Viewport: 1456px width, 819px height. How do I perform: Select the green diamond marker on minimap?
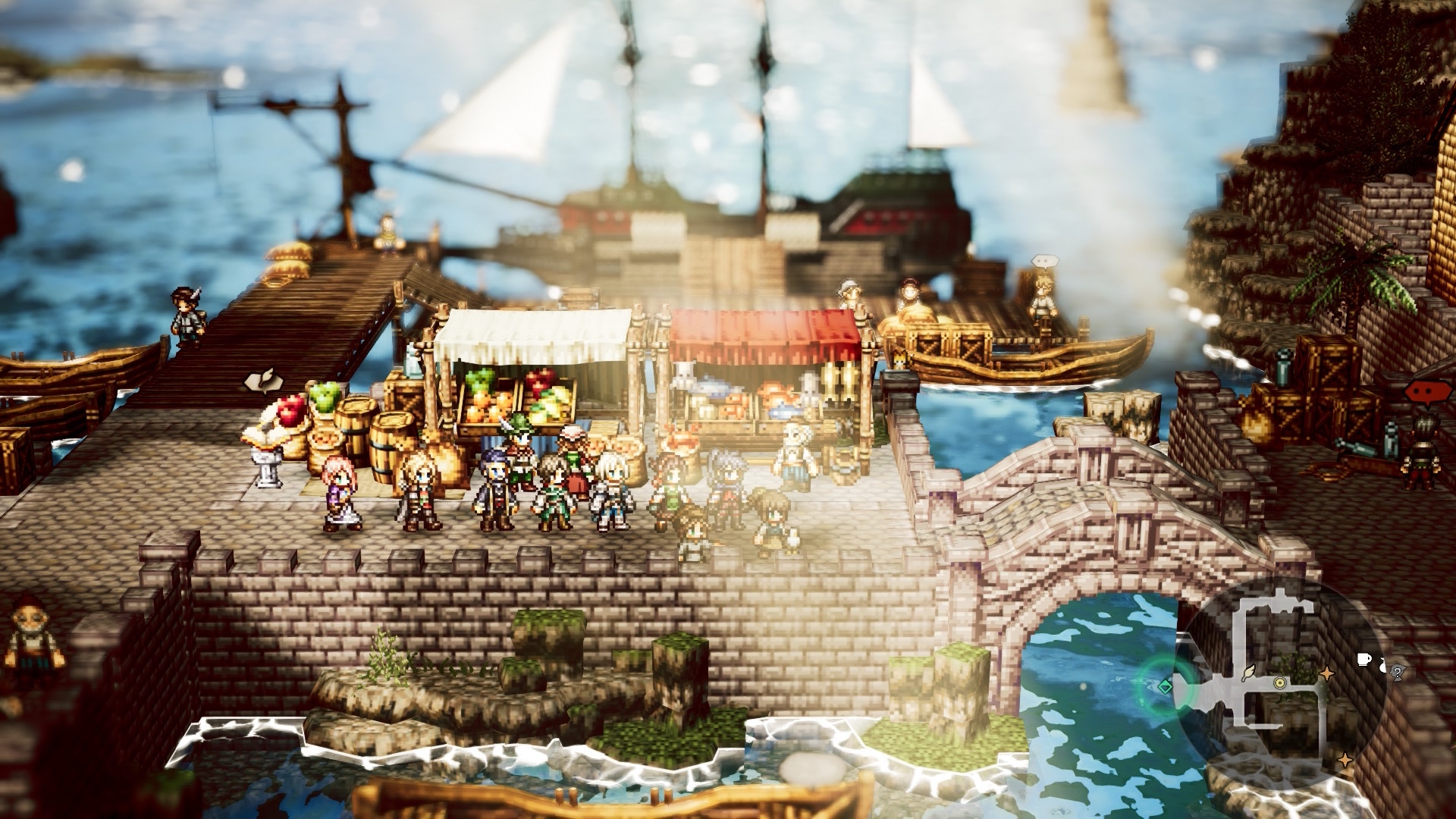pos(1166,686)
